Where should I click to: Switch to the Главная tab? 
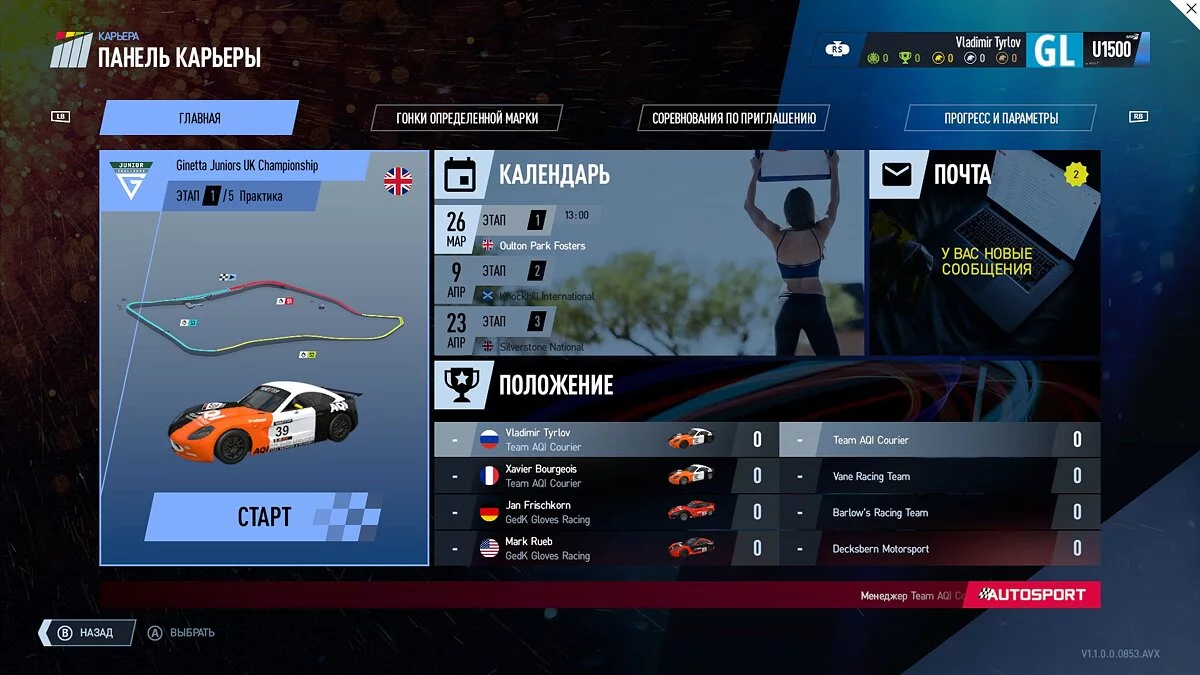click(199, 118)
